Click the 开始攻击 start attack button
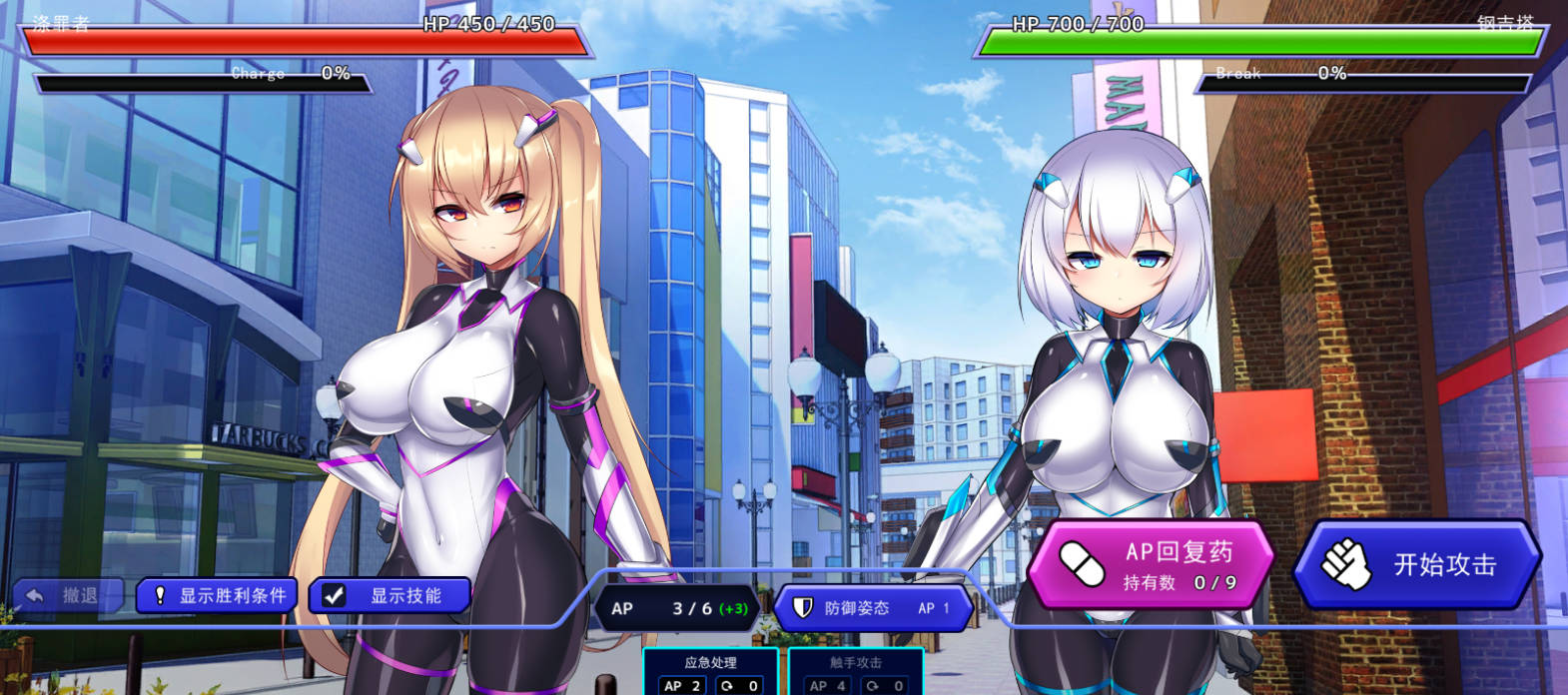 point(1417,564)
